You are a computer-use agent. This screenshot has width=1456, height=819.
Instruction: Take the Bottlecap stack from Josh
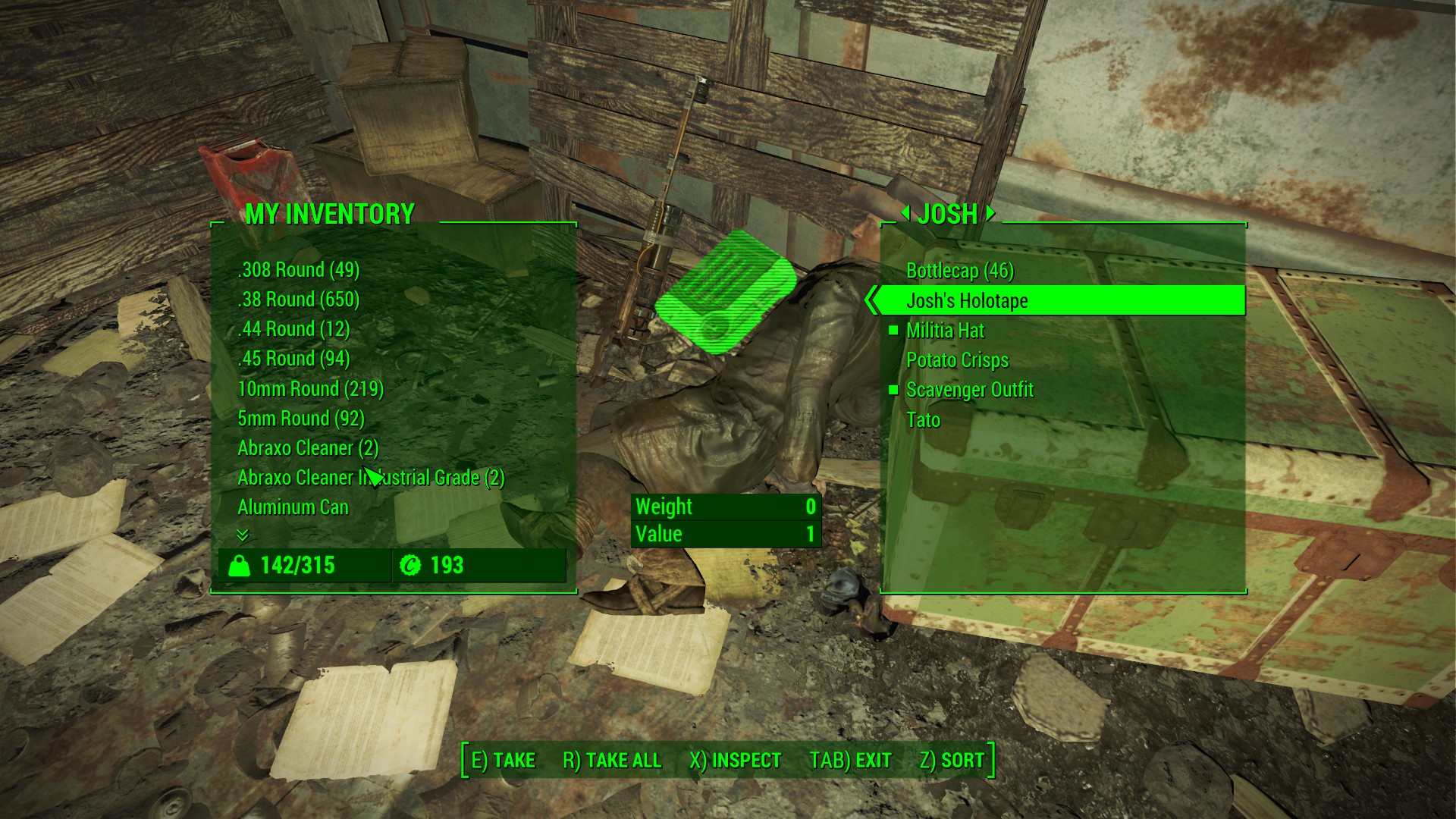point(959,271)
